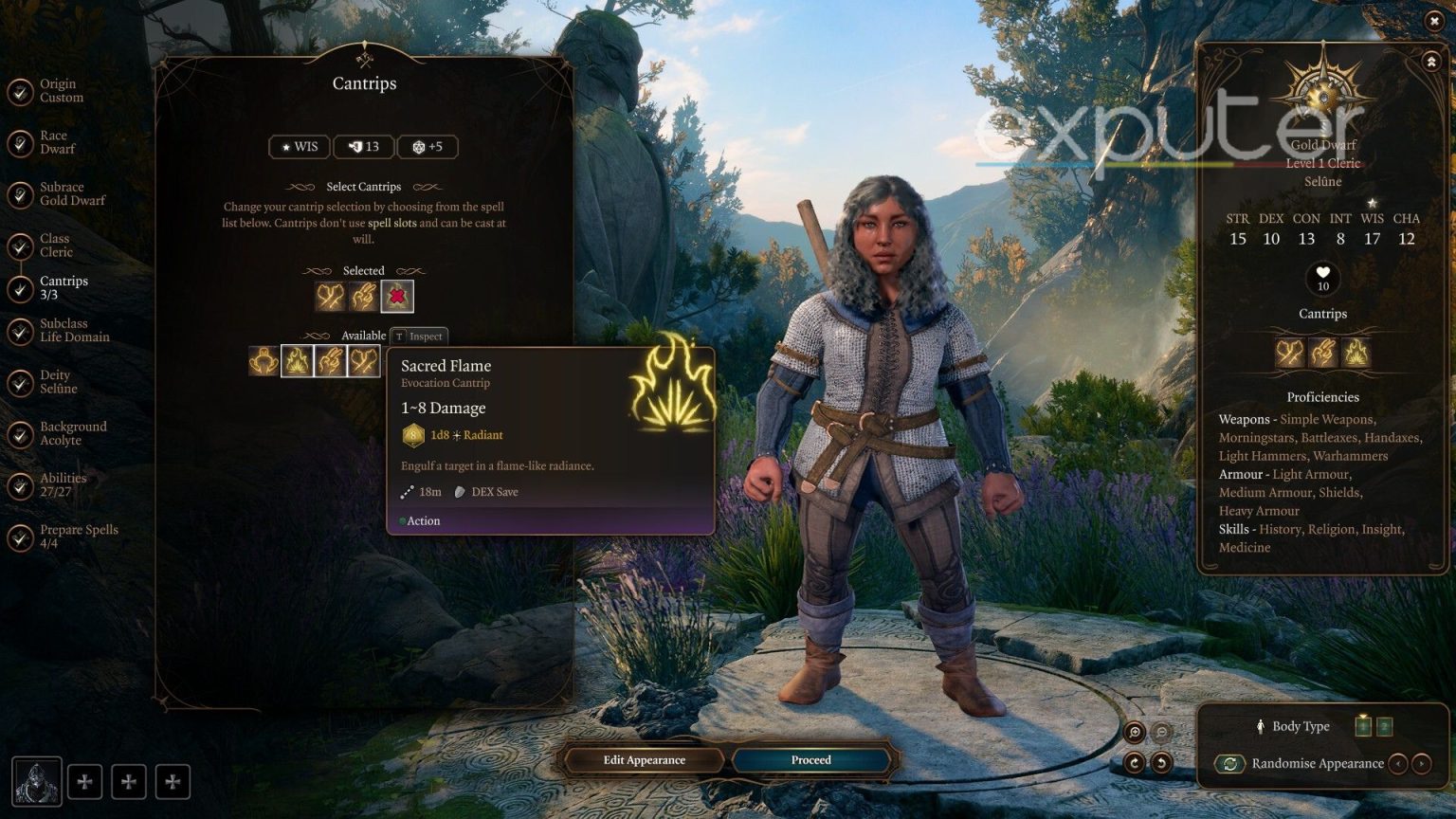Click the WIS spellcasting ability badge
The image size is (1456, 819).
(299, 146)
